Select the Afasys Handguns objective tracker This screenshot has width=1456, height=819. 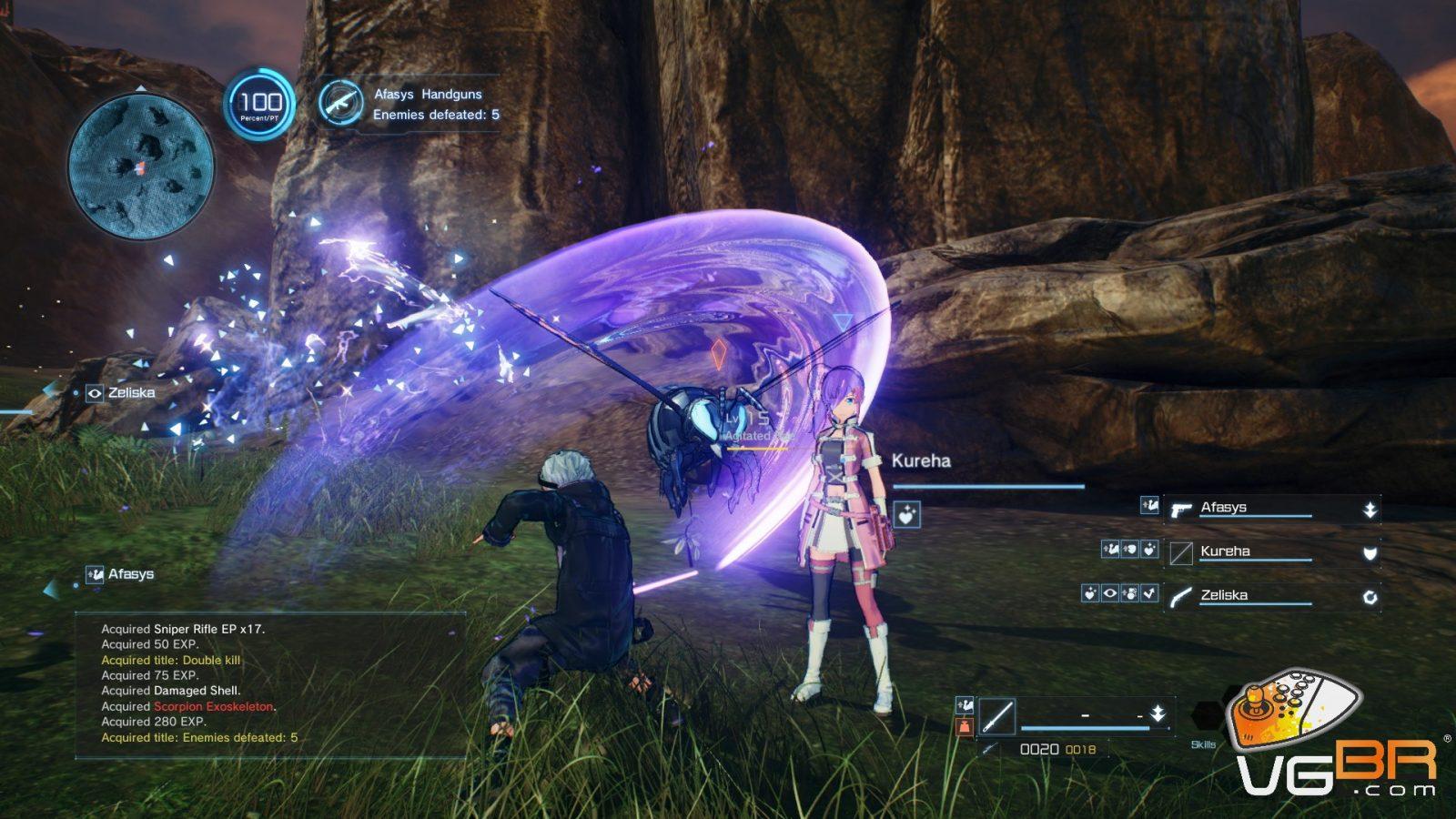(410, 104)
